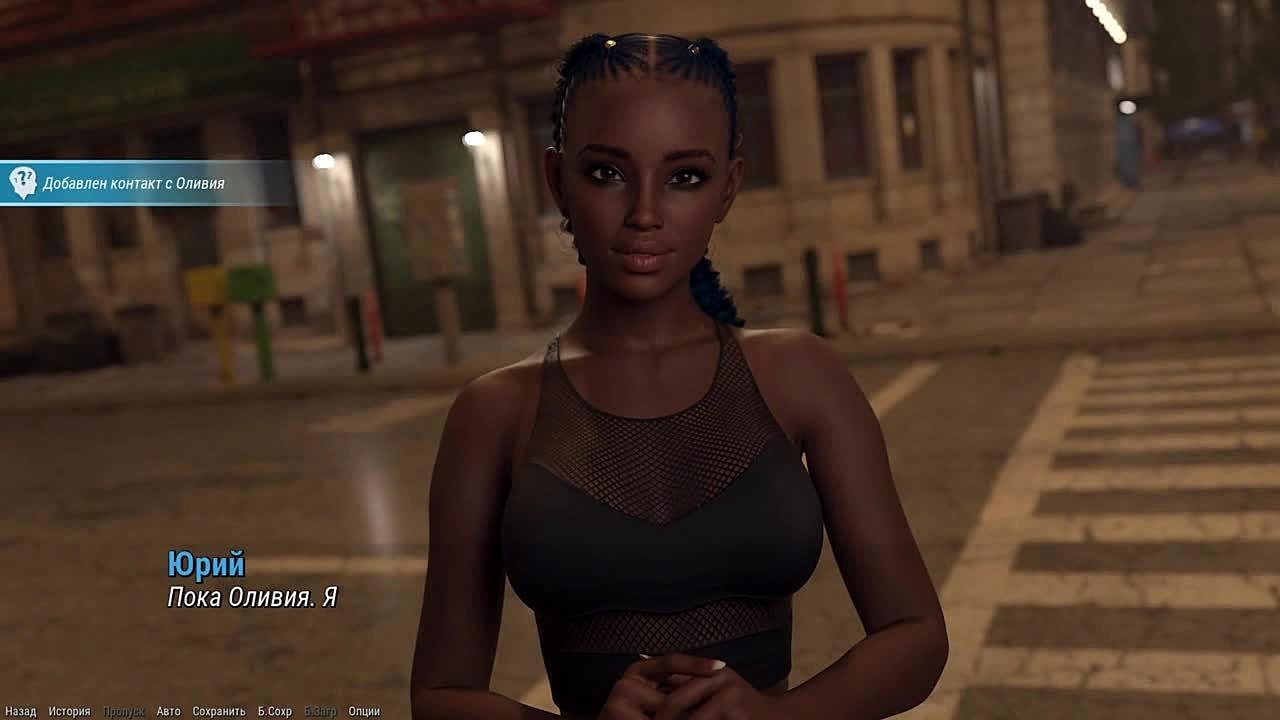Screen dimensions: 1280x720
Task: Open the История dialogue log
Action: coord(69,711)
